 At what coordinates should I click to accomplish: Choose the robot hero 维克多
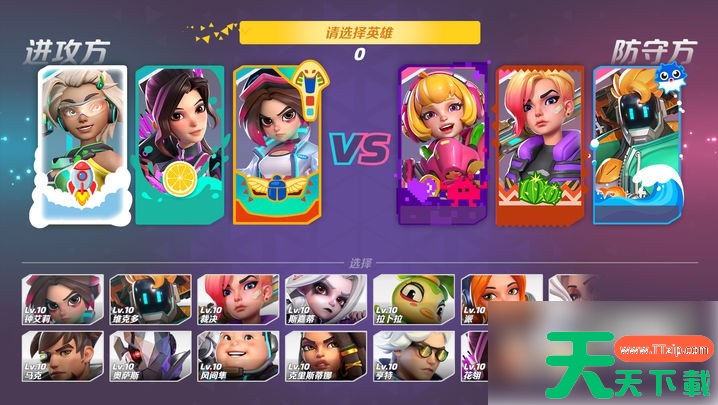tap(149, 300)
